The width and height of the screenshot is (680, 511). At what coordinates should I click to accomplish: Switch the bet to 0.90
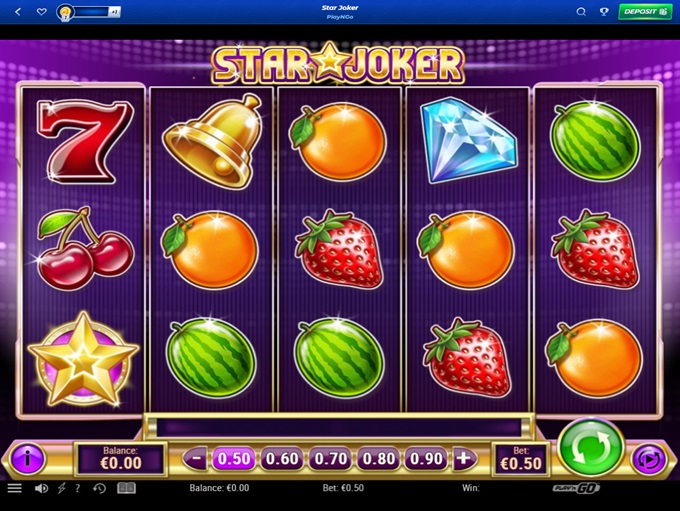click(x=425, y=459)
